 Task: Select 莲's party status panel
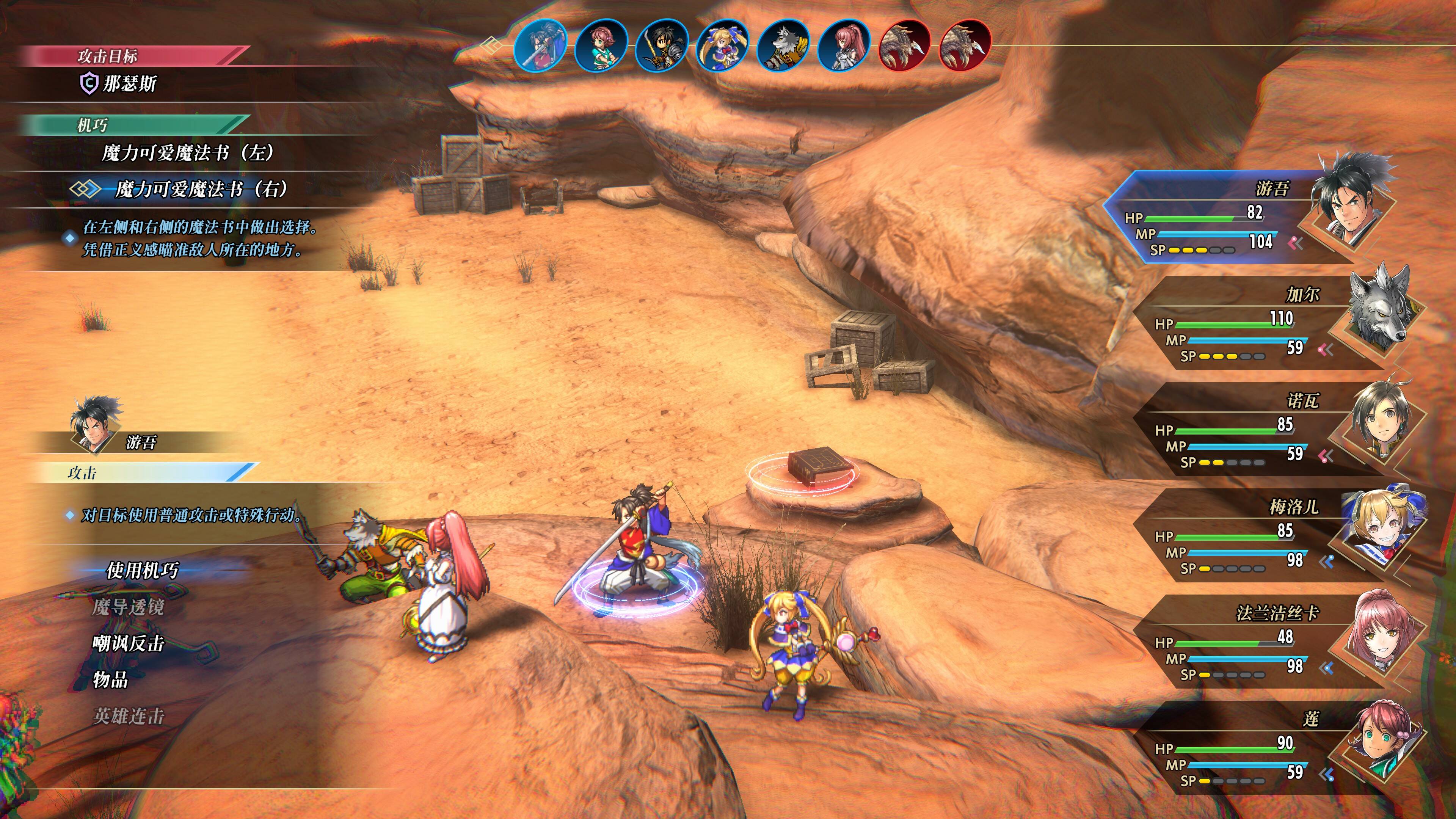pos(1260,749)
